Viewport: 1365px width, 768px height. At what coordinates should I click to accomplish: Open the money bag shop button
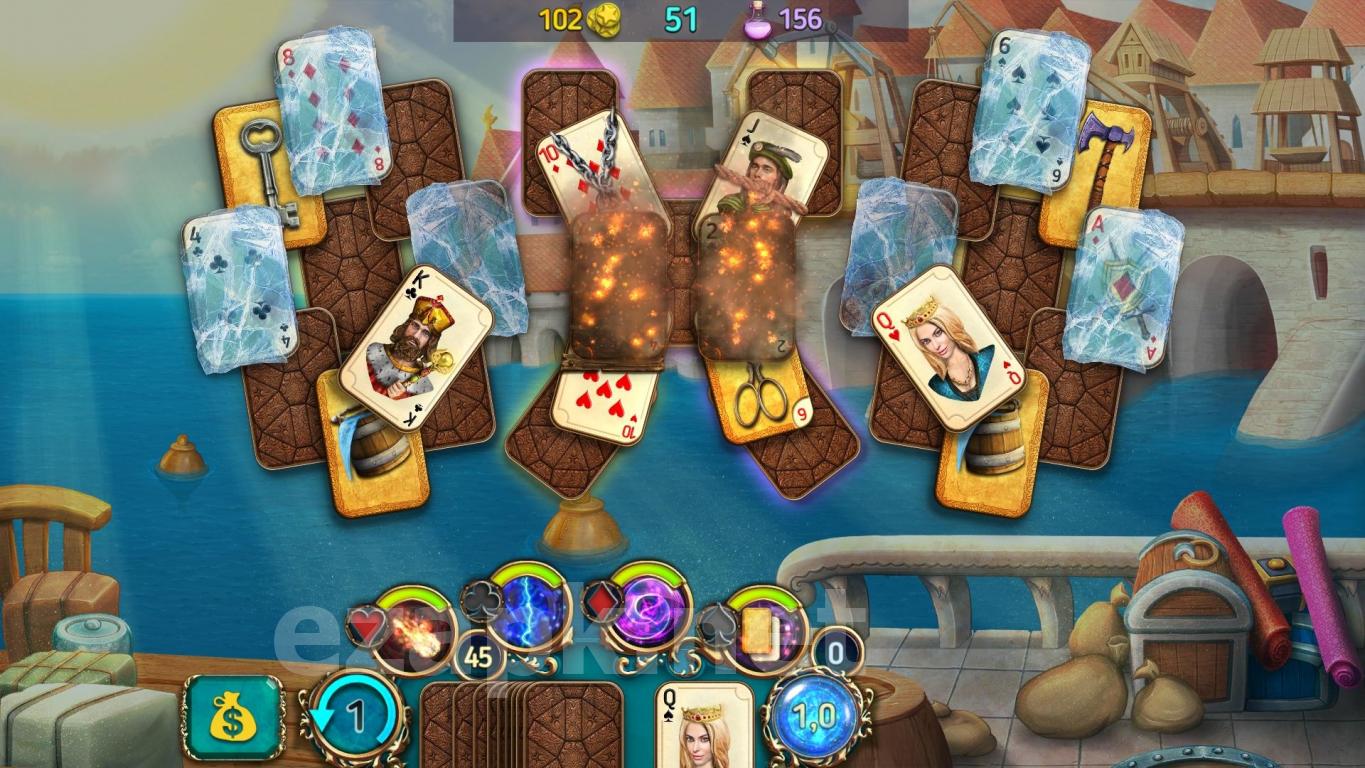point(234,716)
